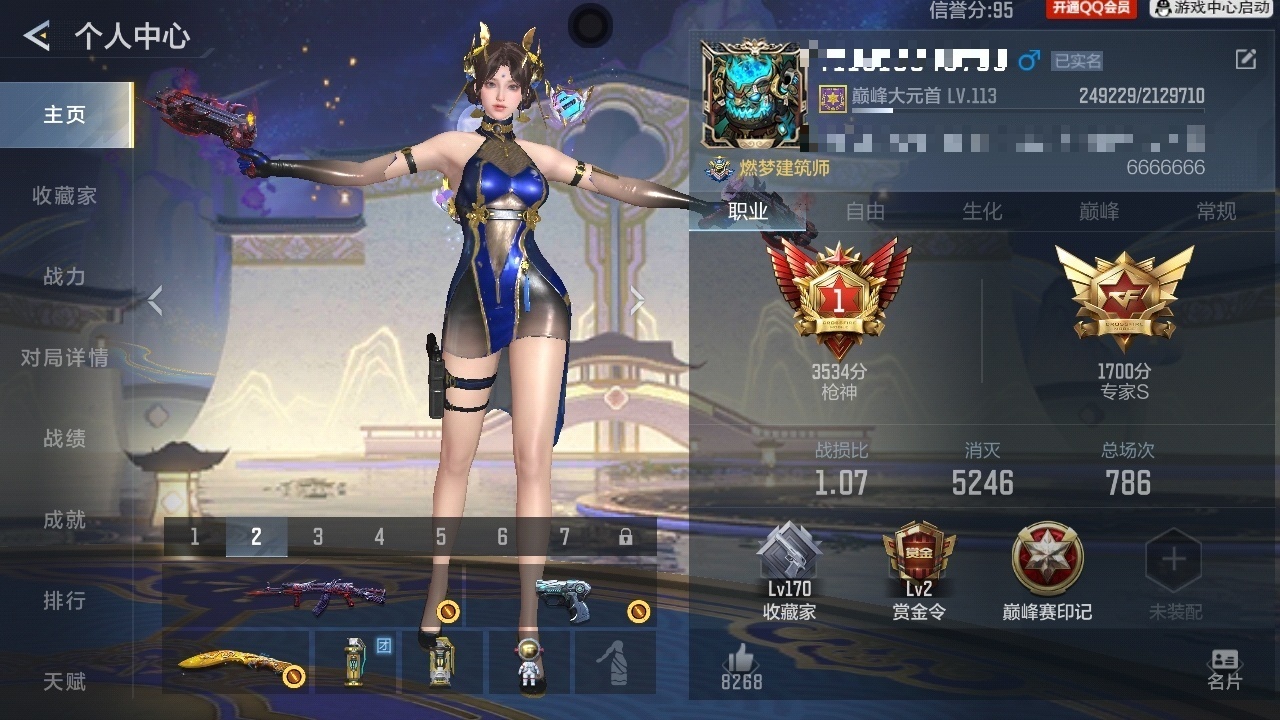Show the 战绩 records section
Screen dimensions: 1280x720
click(x=65, y=439)
